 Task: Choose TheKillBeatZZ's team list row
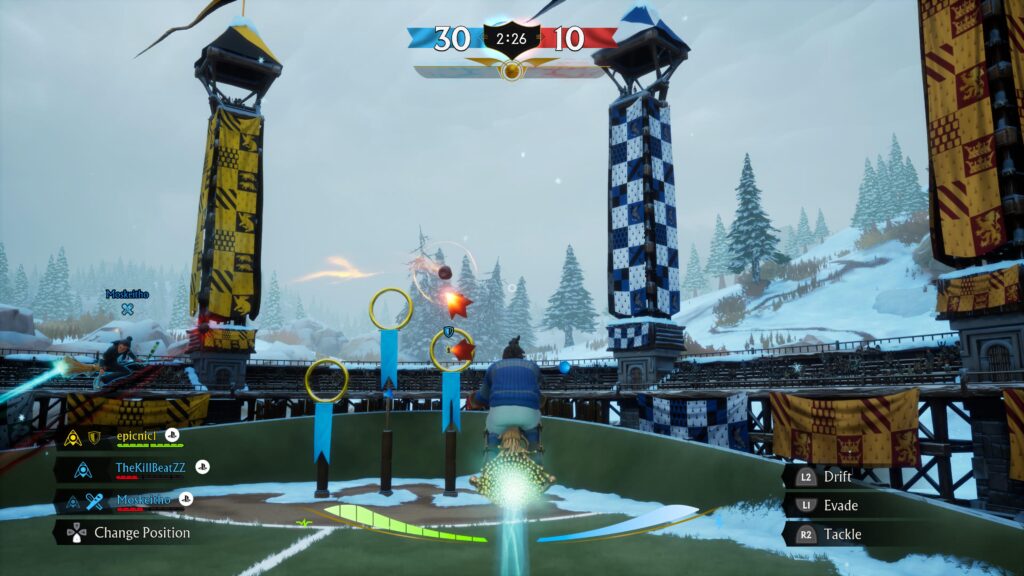[x=150, y=467]
